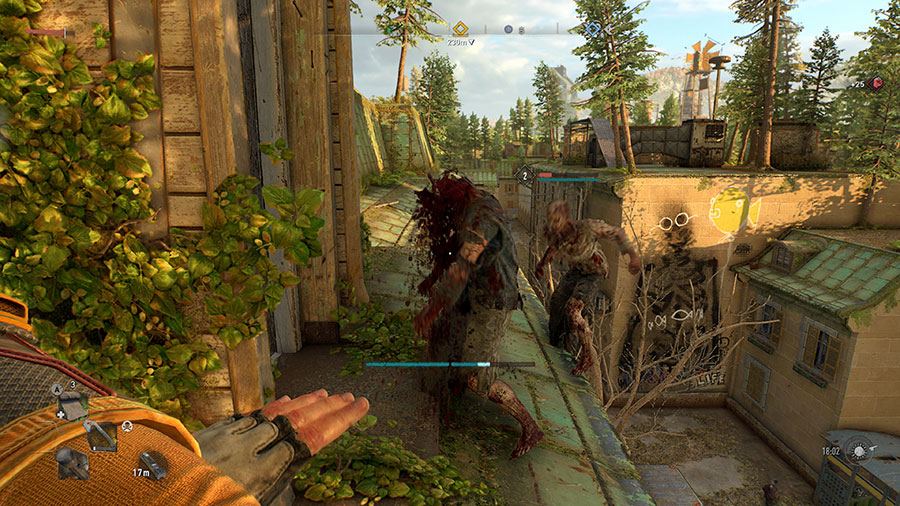
Task: Click the yellow diamond quest marker on compass
Action: point(460,29)
